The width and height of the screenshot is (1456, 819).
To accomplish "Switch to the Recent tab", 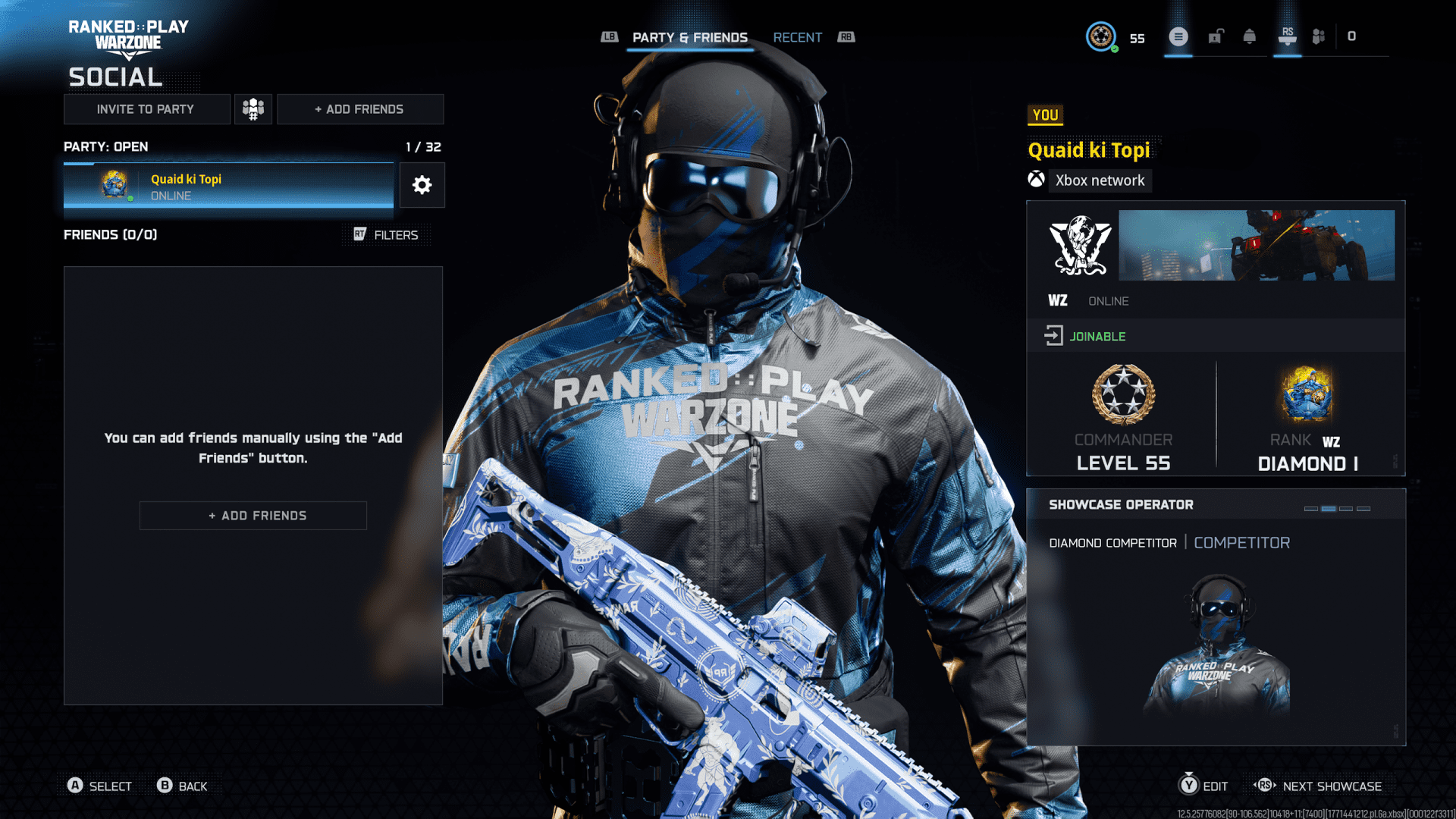I will (x=797, y=37).
